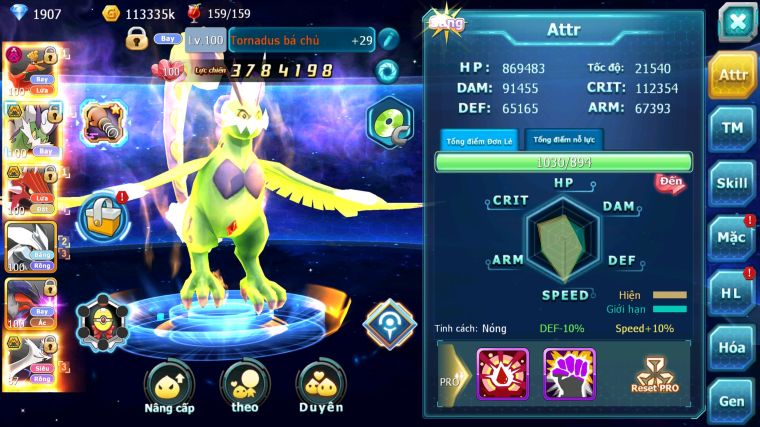The height and width of the screenshot is (427, 760).
Task: Open the Skill side tab
Action: 733,183
